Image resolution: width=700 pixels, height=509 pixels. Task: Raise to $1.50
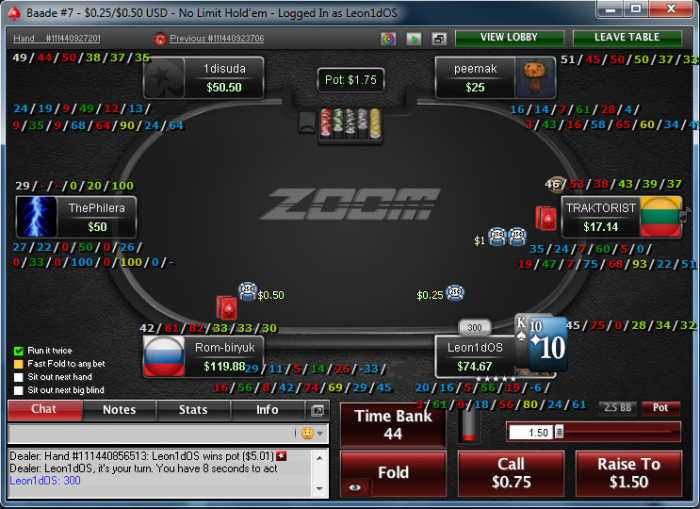point(629,473)
